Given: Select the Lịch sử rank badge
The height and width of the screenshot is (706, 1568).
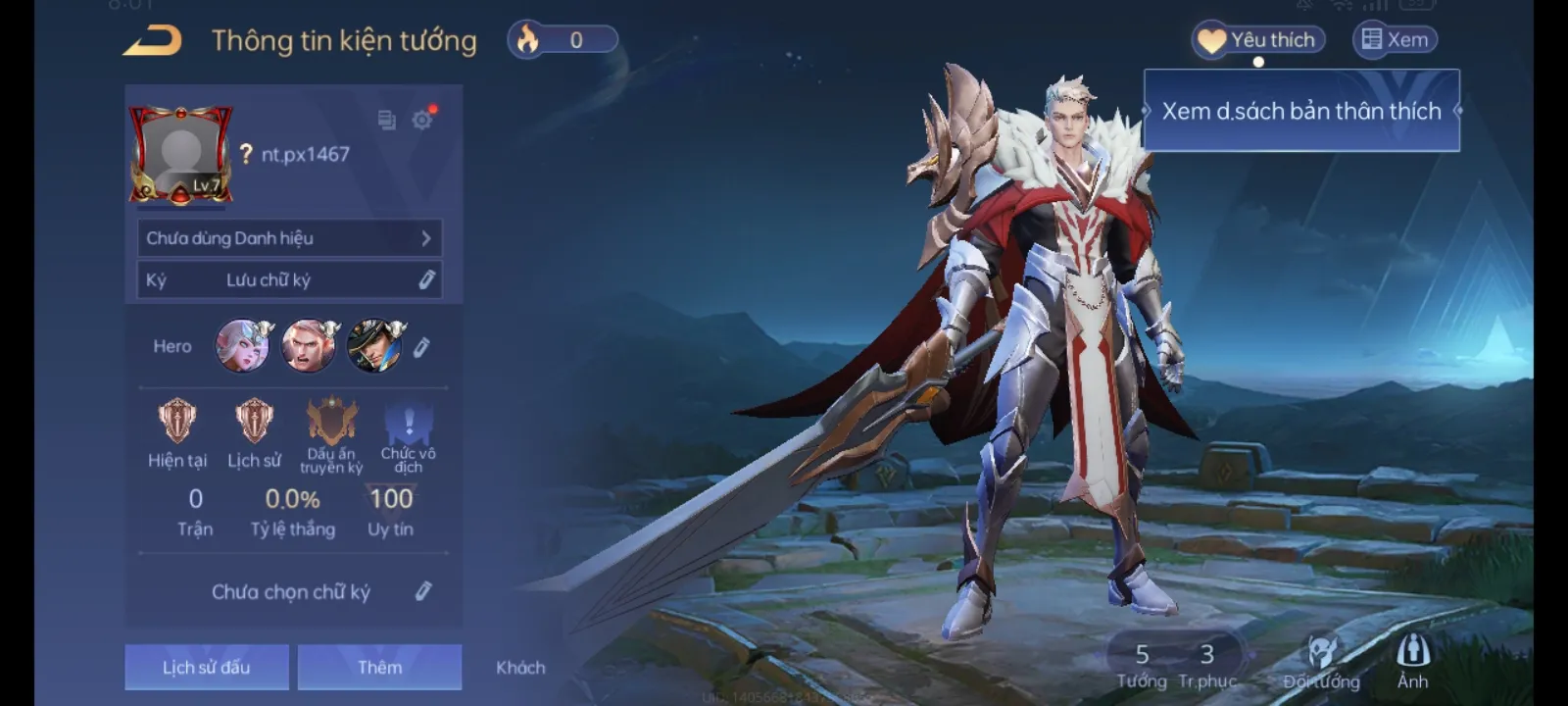Looking at the screenshot, I should [254, 422].
